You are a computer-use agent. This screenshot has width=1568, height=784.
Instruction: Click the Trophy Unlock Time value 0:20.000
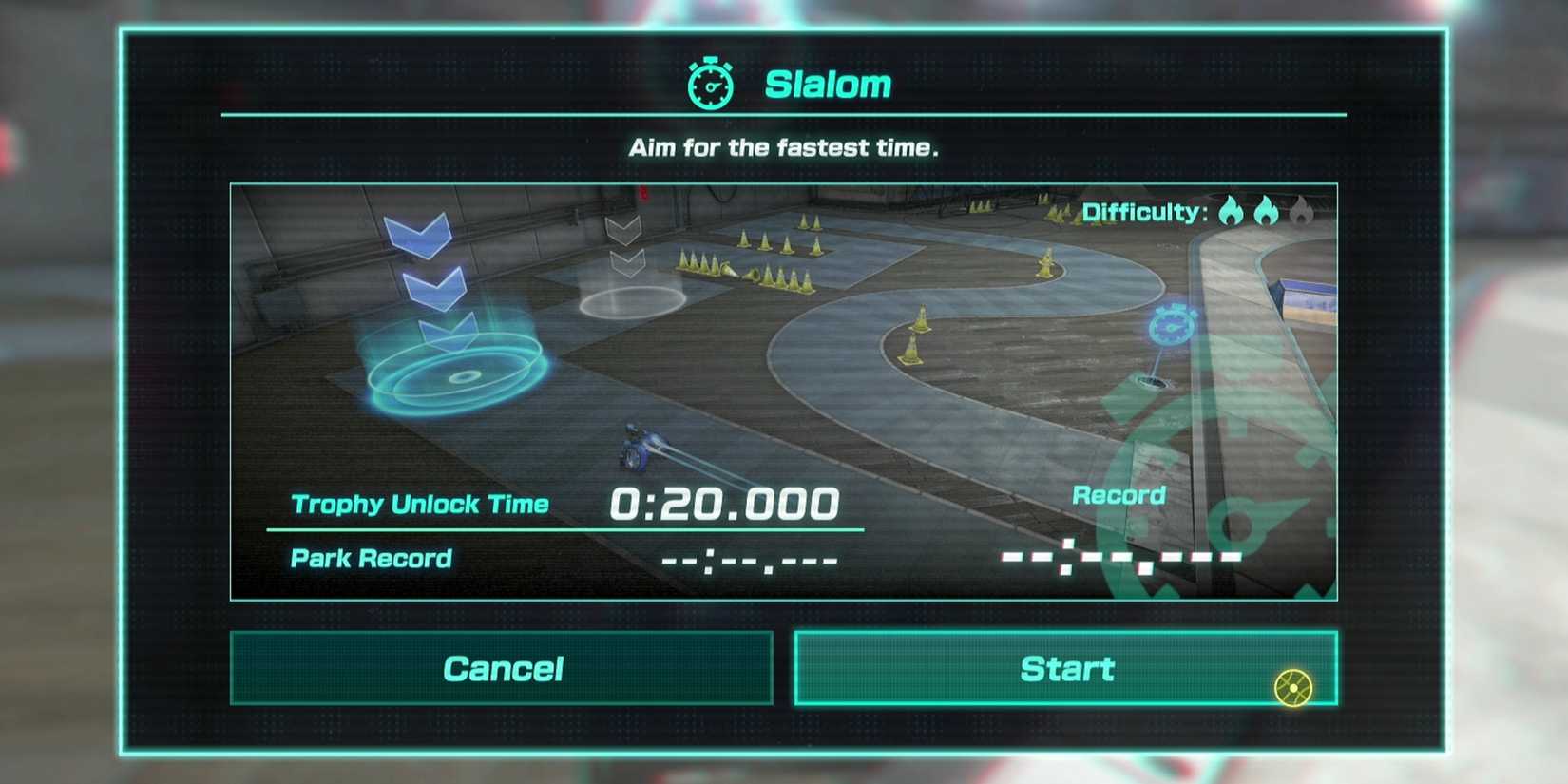pos(727,501)
